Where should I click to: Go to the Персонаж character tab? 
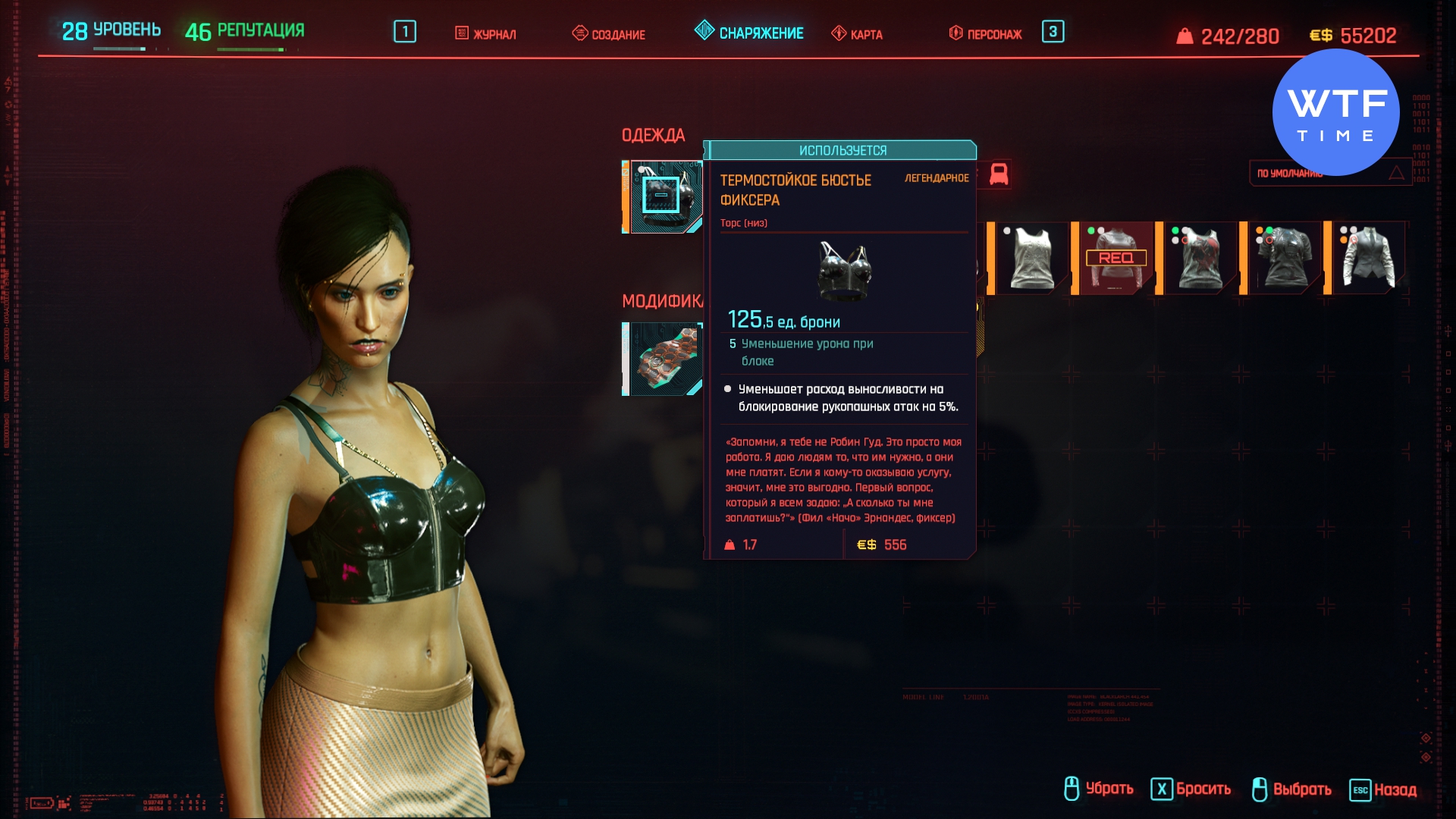click(985, 34)
